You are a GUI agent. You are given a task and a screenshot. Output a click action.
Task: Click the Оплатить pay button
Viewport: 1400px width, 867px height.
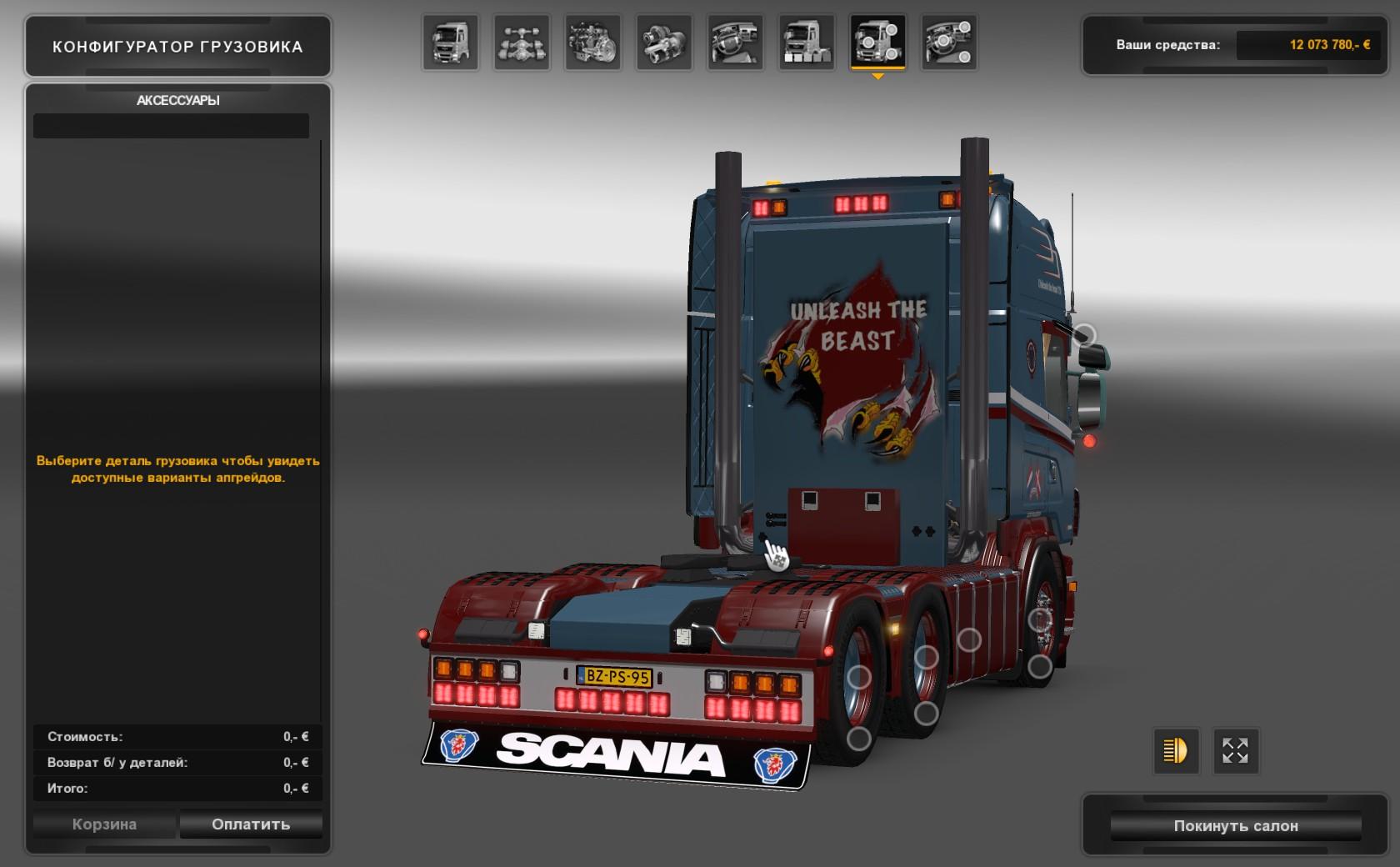tap(251, 824)
